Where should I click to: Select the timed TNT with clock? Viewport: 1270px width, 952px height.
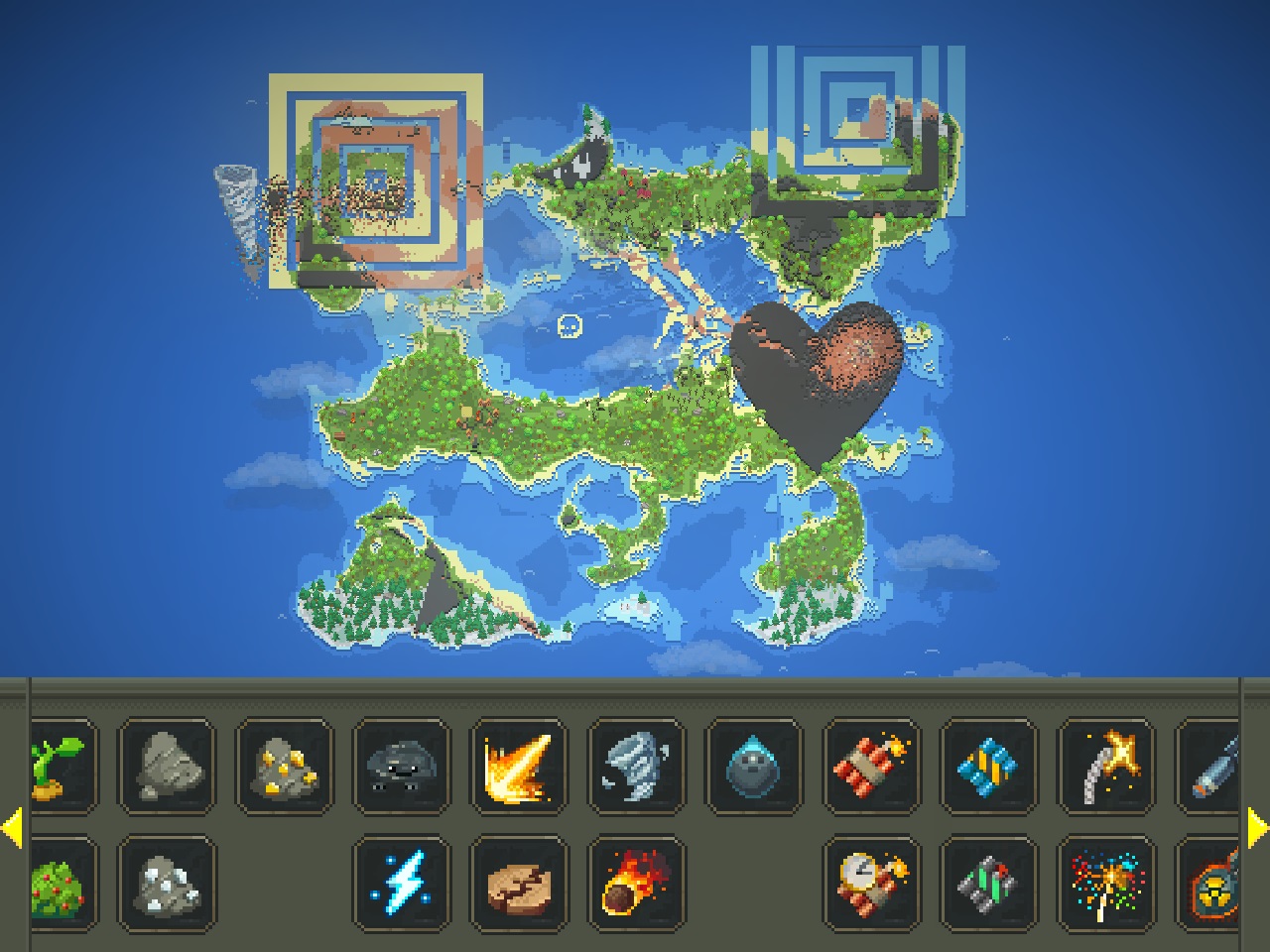point(872,885)
